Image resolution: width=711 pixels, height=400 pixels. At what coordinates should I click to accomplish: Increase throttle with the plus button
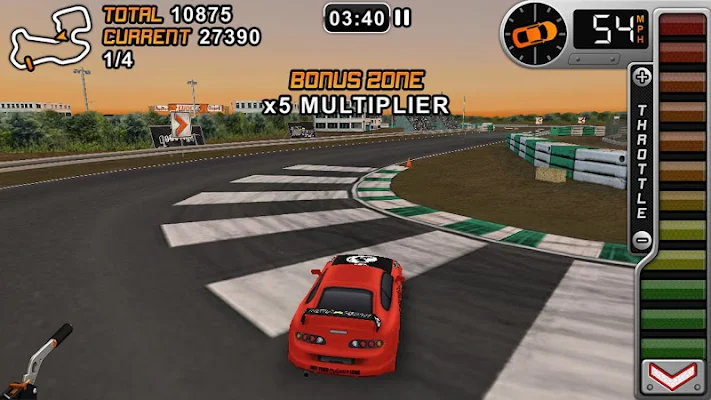pos(642,76)
